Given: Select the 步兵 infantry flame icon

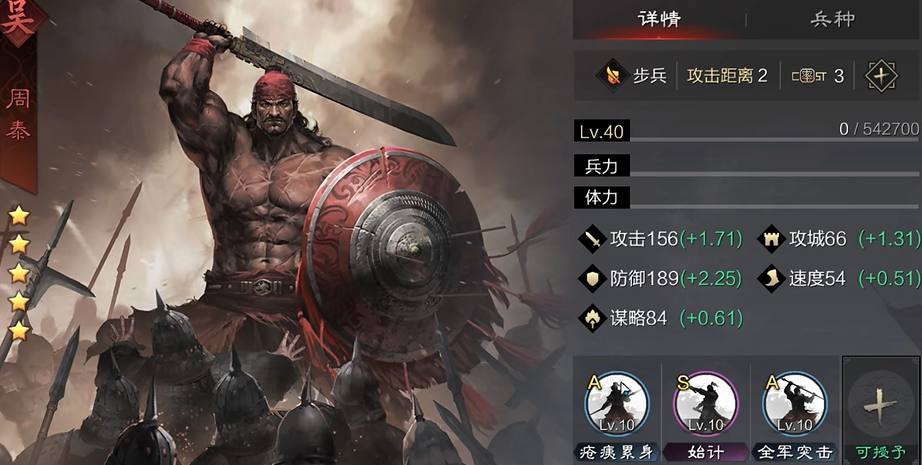Looking at the screenshot, I should tap(609, 76).
